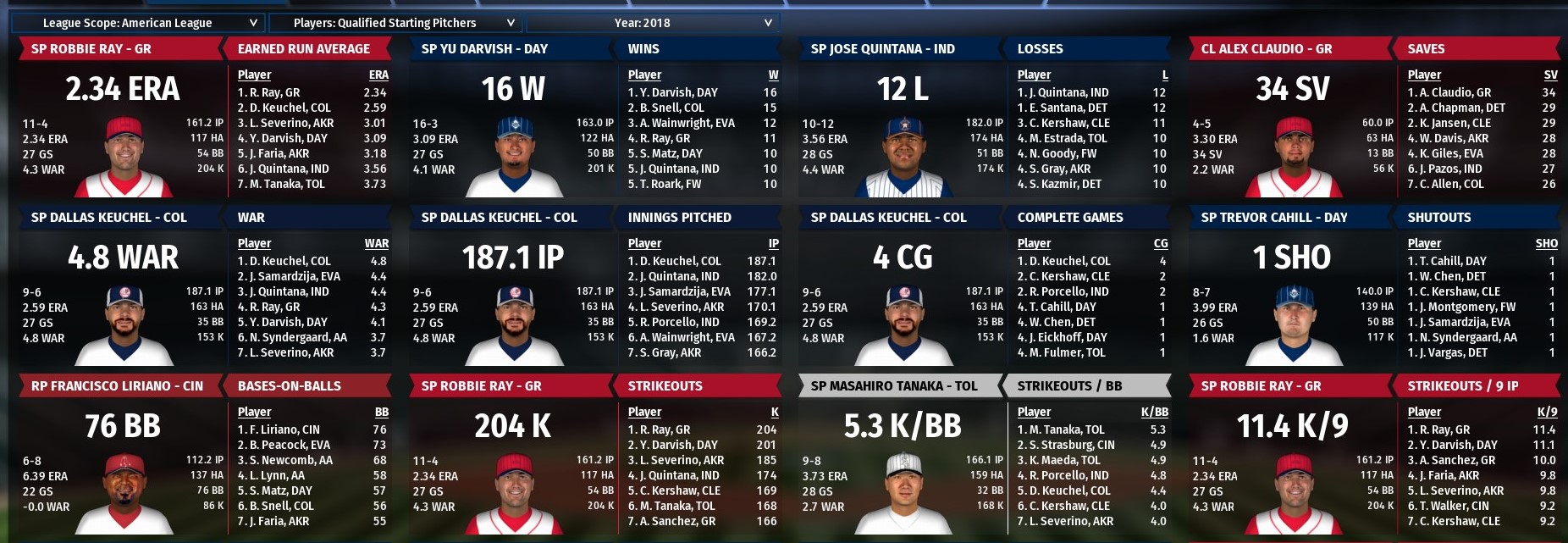Change the Year 2018 dropdown
The width and height of the screenshot is (1568, 543).
652,23
